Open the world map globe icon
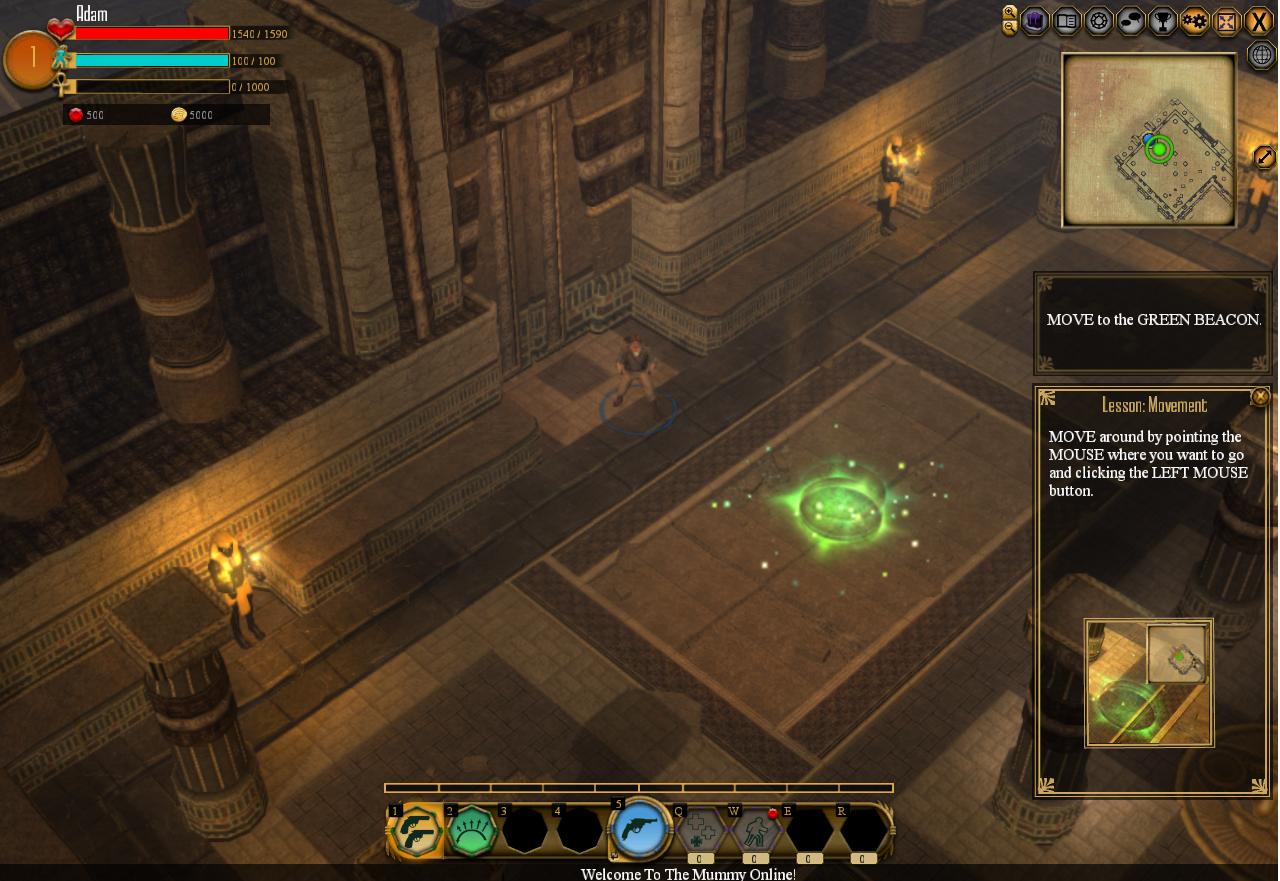Viewport: 1280px width, 881px height. click(1262, 56)
